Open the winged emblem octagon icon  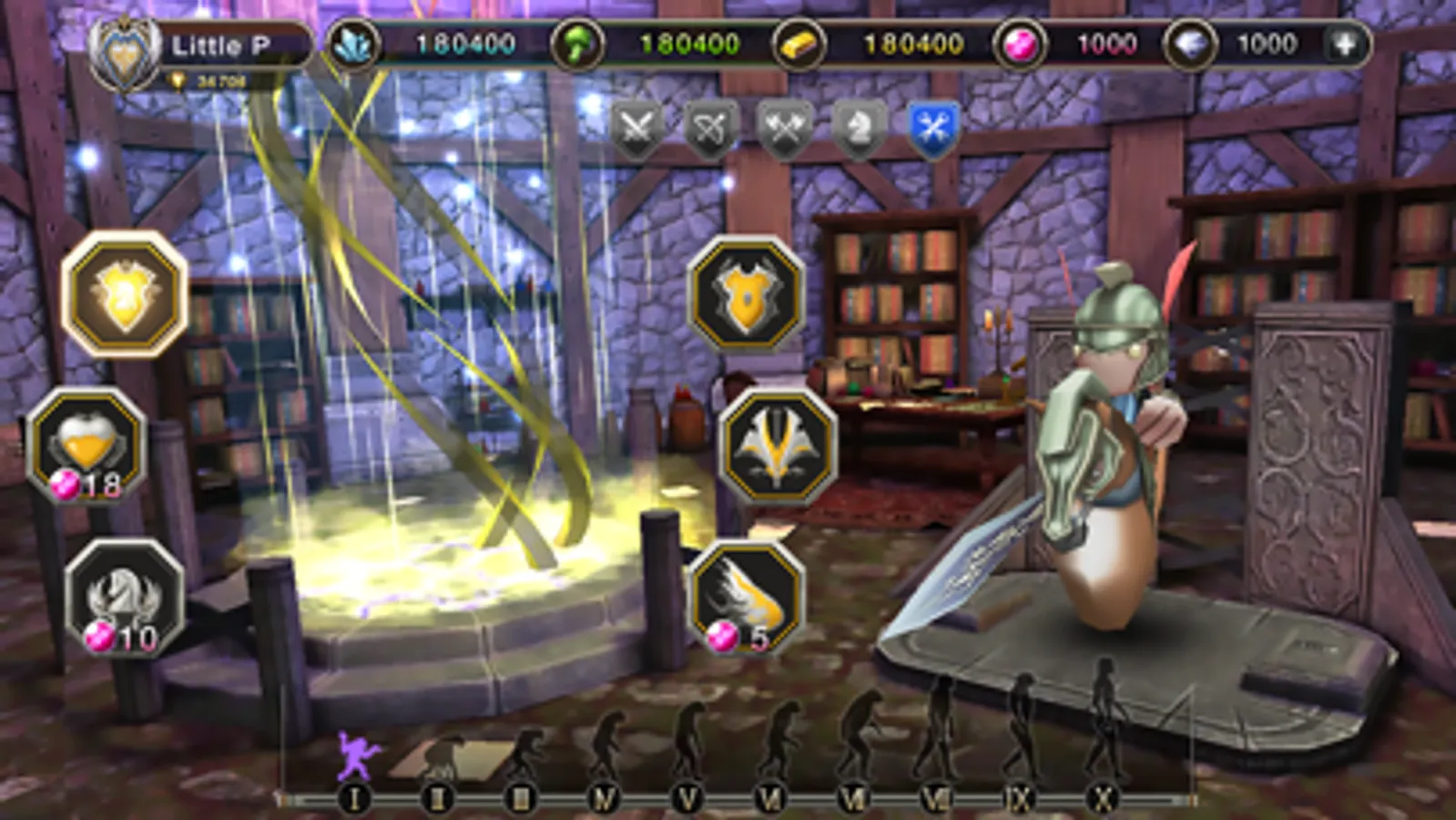click(779, 446)
